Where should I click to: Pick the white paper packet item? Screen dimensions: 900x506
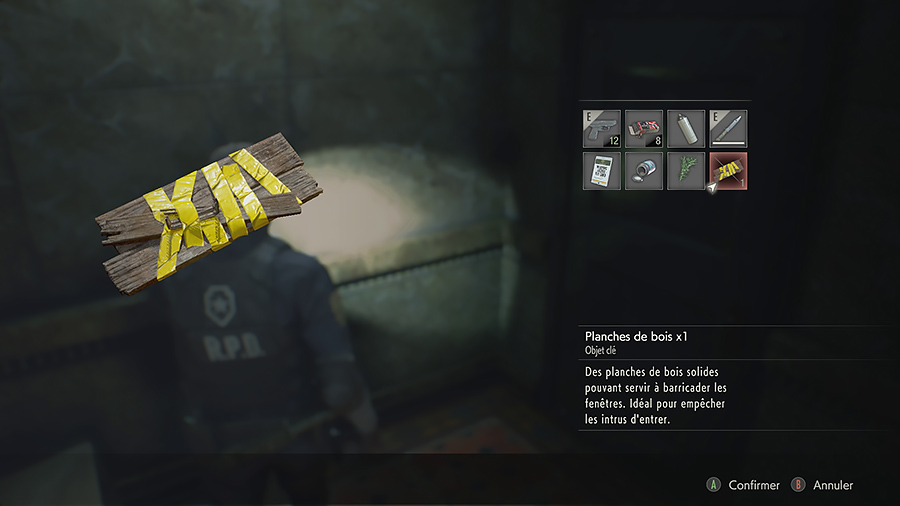tap(602, 171)
